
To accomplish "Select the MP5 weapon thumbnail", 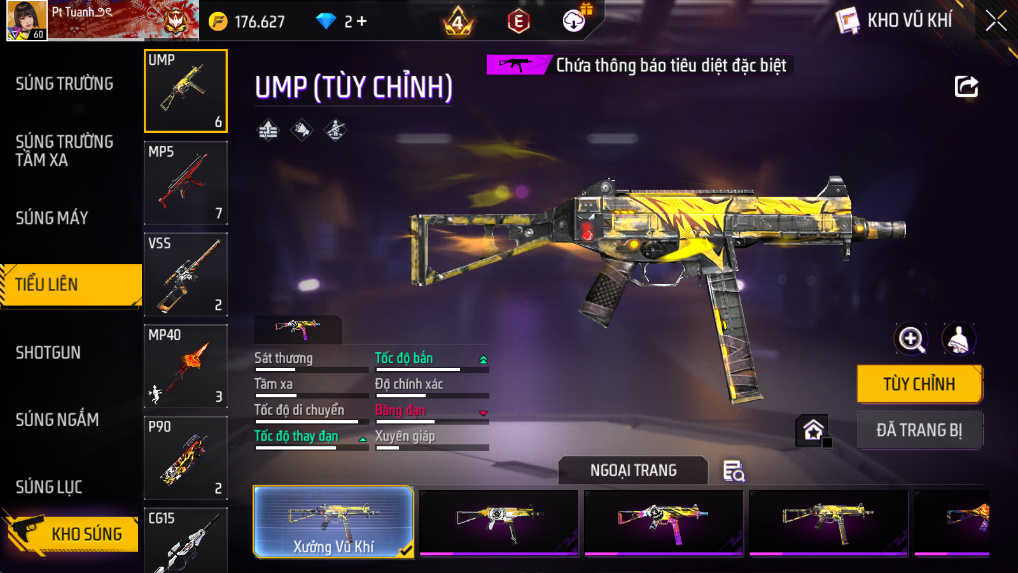I will (186, 182).
